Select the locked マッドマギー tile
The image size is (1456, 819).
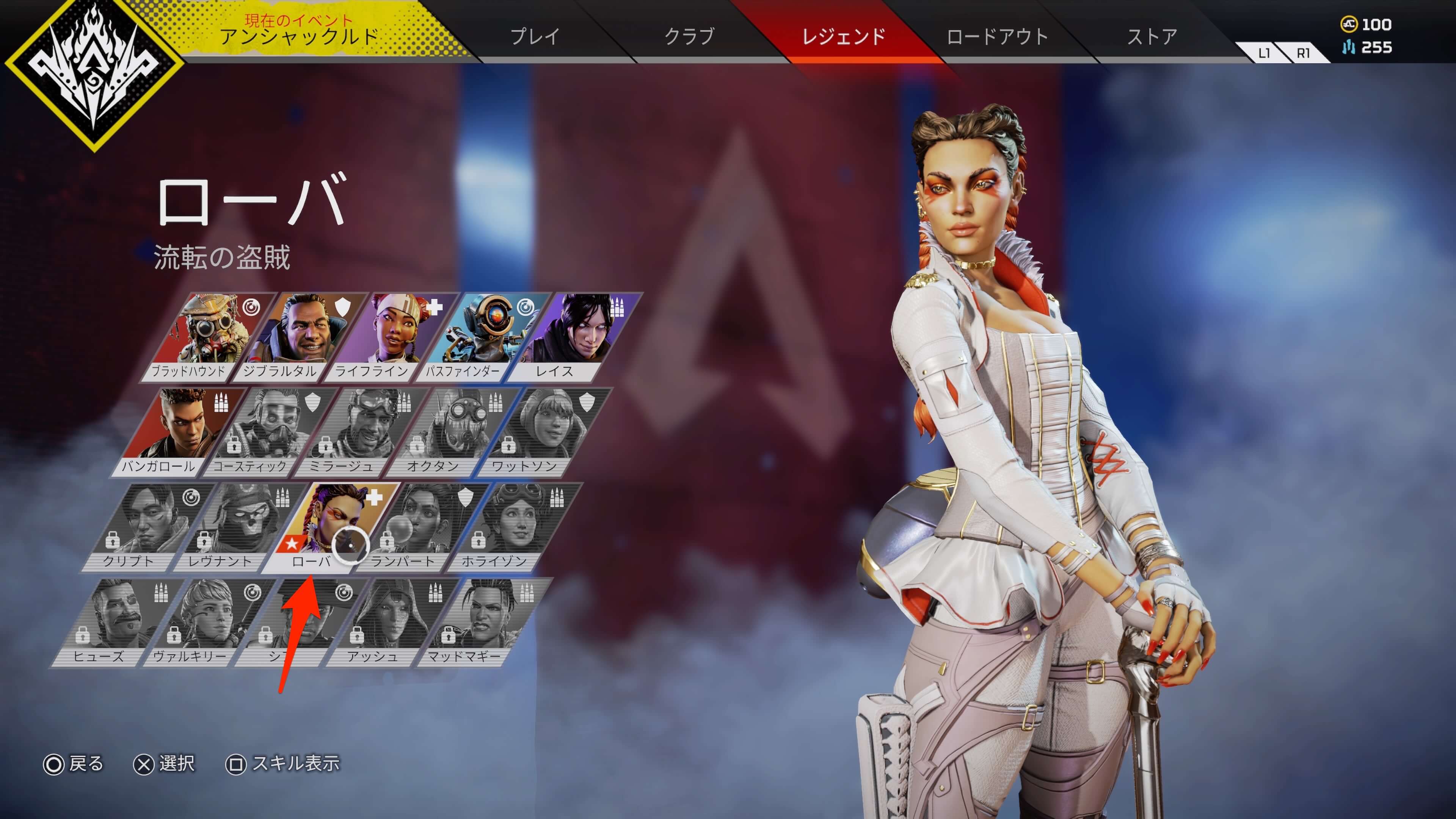478,621
